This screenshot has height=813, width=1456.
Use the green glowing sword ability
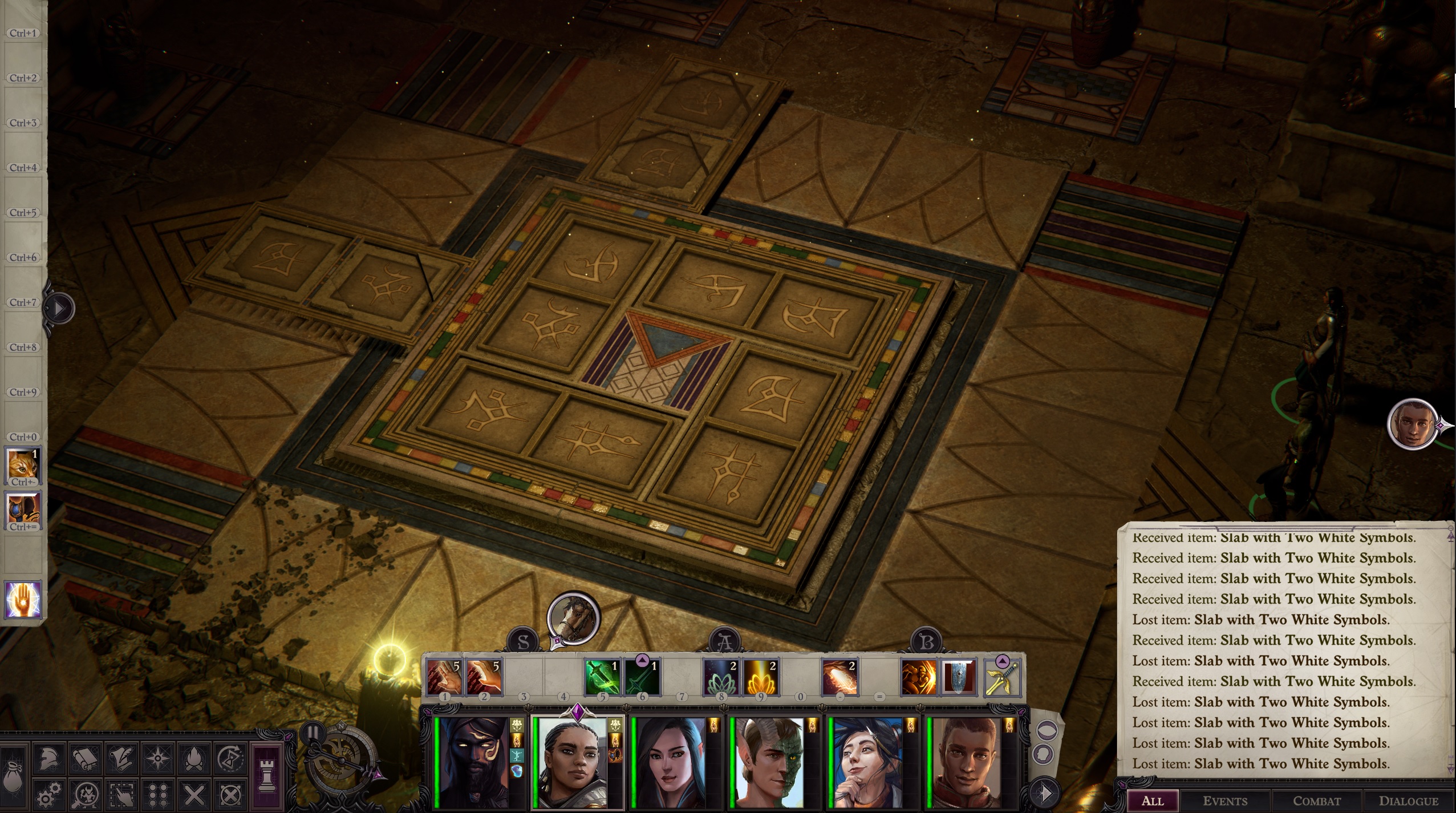click(x=601, y=677)
